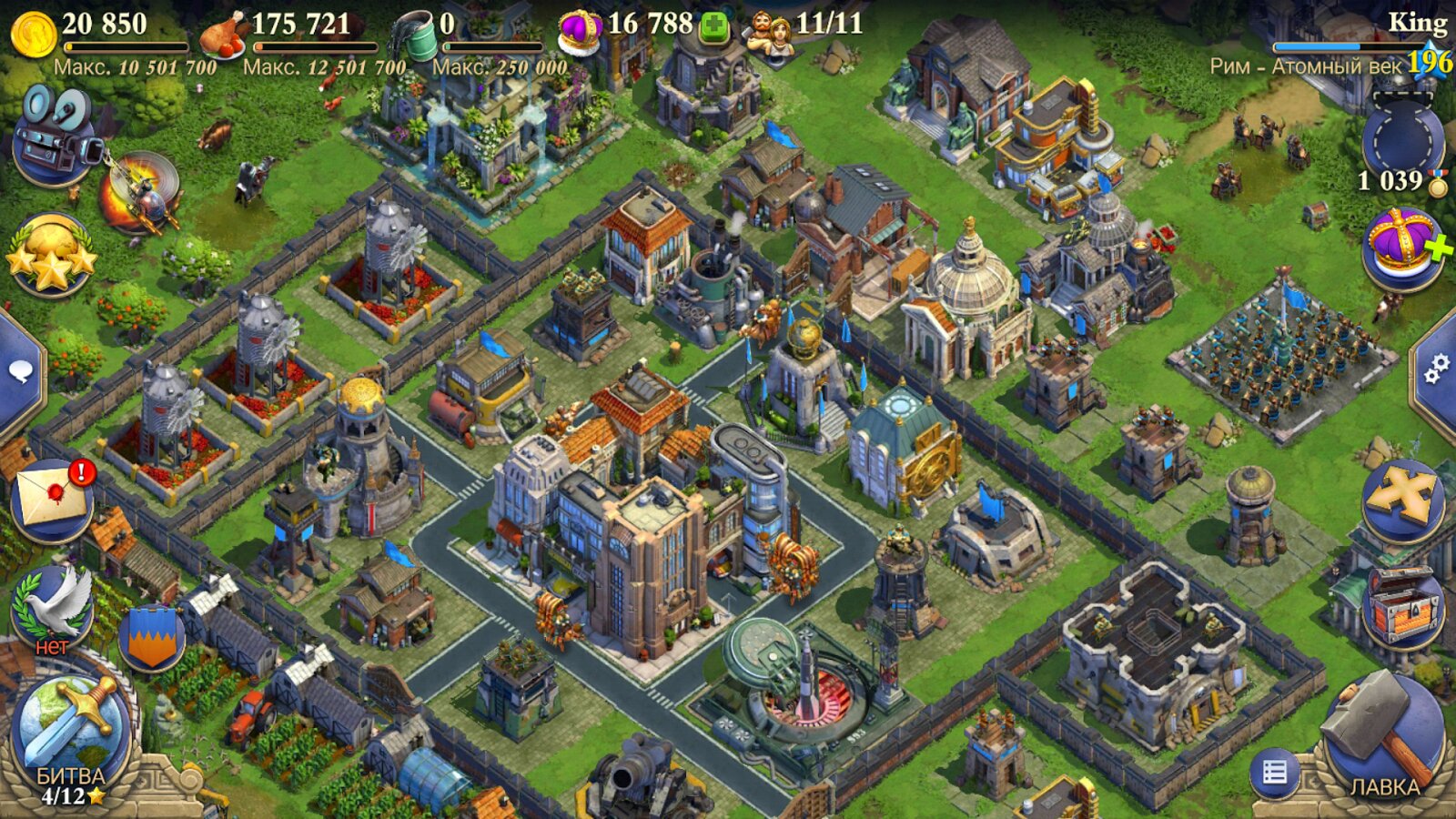The width and height of the screenshot is (1456, 819).
Task: Open the chat speech bubble tab
Action: click(20, 371)
